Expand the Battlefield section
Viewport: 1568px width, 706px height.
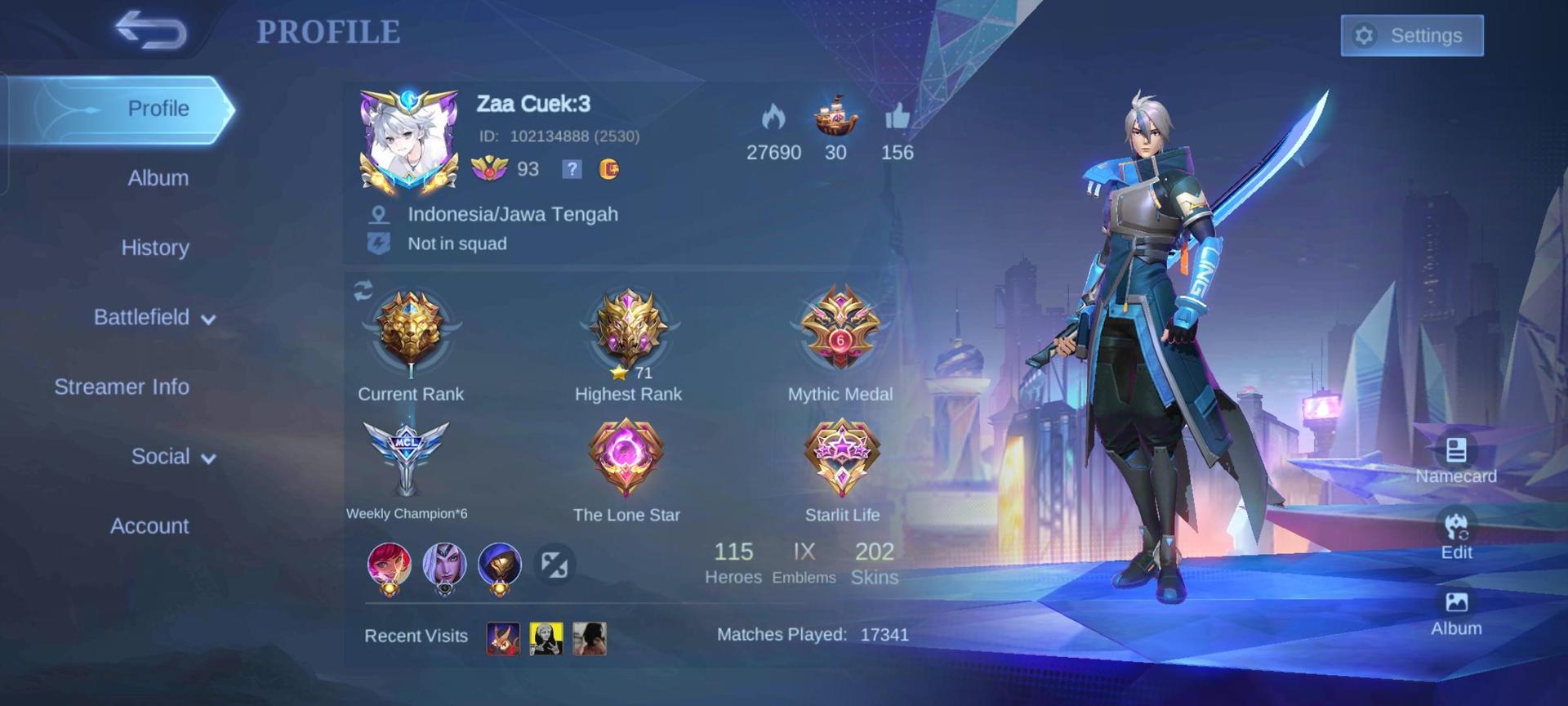154,317
